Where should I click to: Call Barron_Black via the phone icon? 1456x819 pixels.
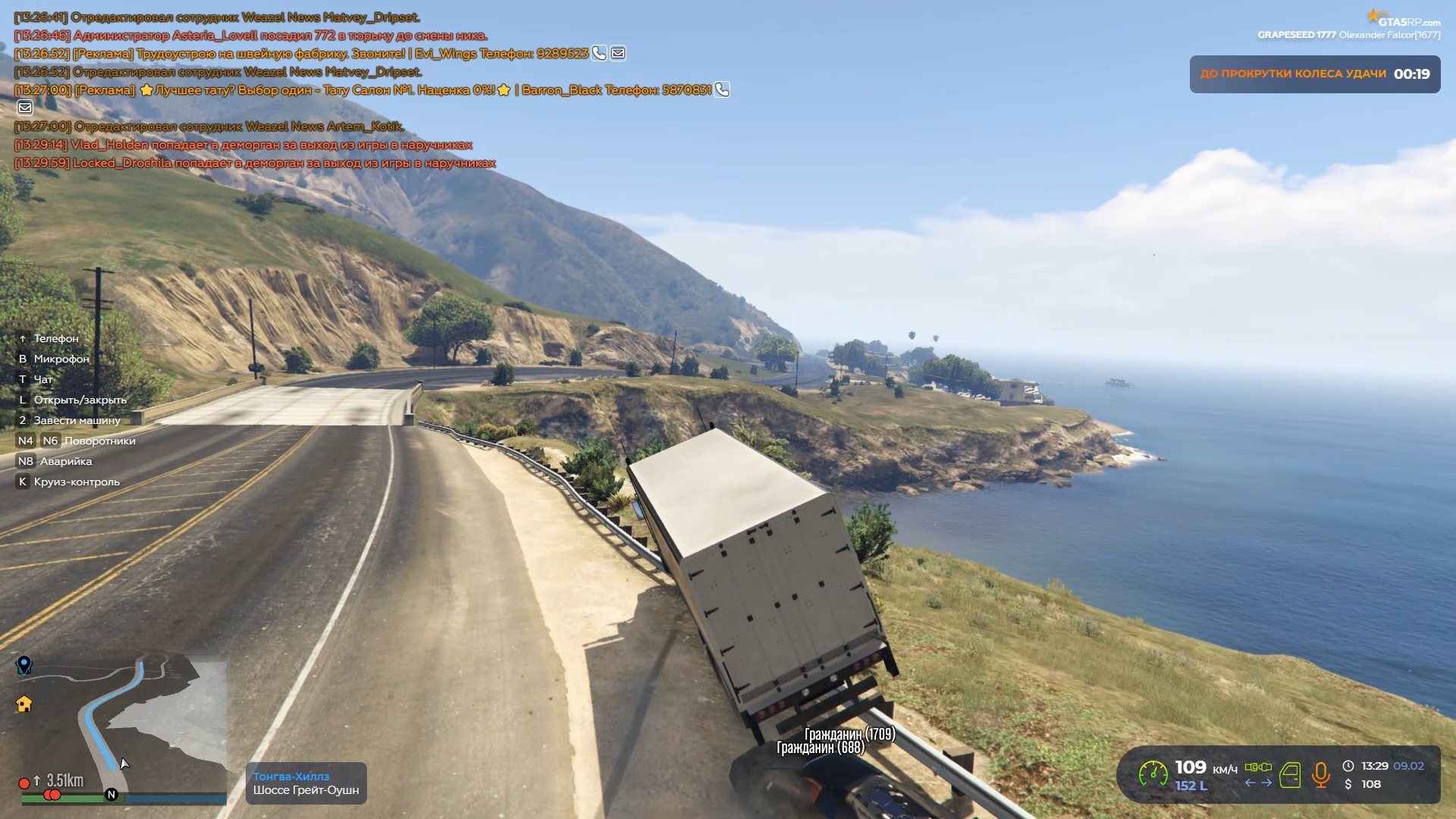[722, 89]
